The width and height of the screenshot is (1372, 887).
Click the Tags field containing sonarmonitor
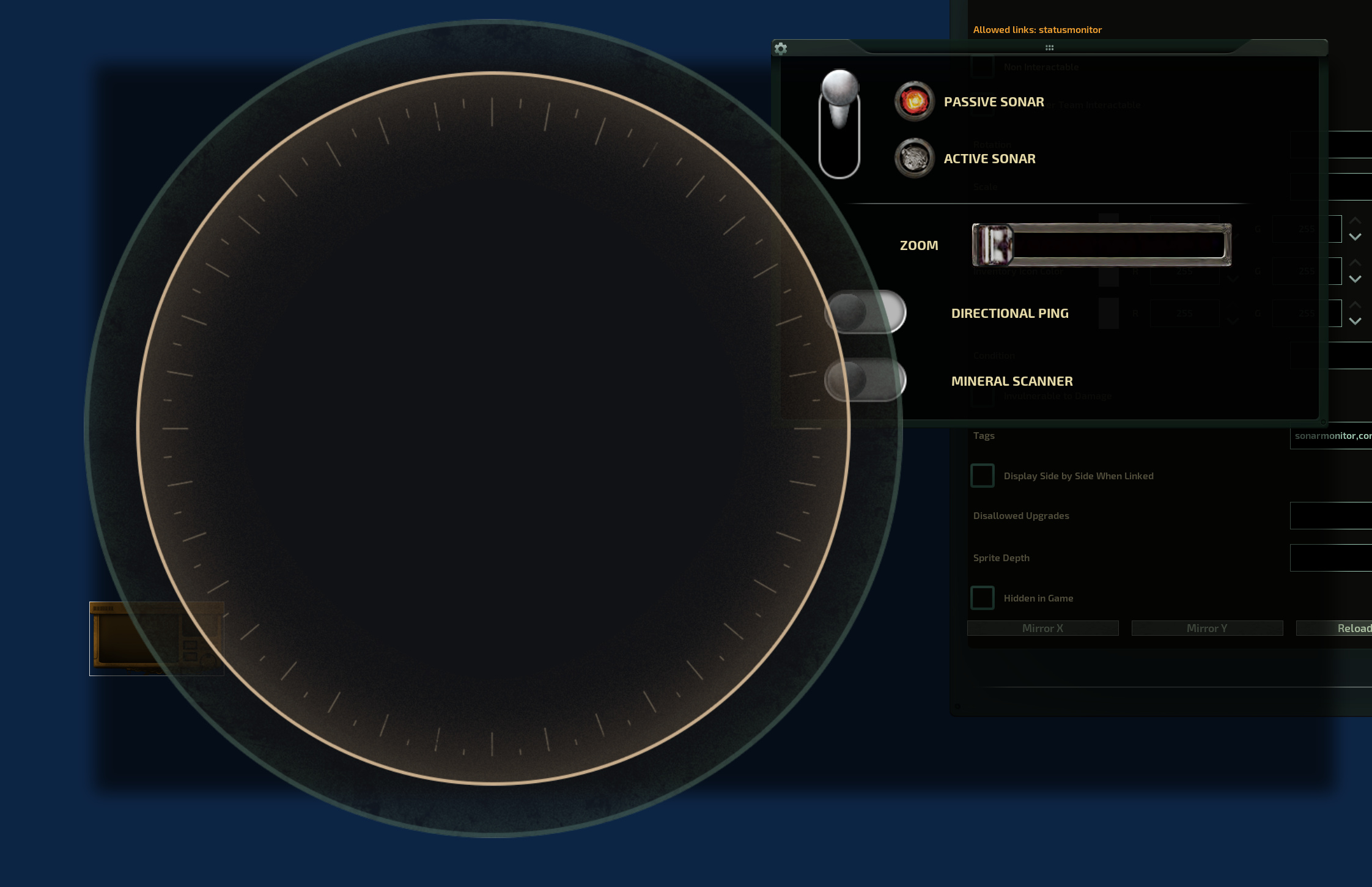(x=1331, y=435)
